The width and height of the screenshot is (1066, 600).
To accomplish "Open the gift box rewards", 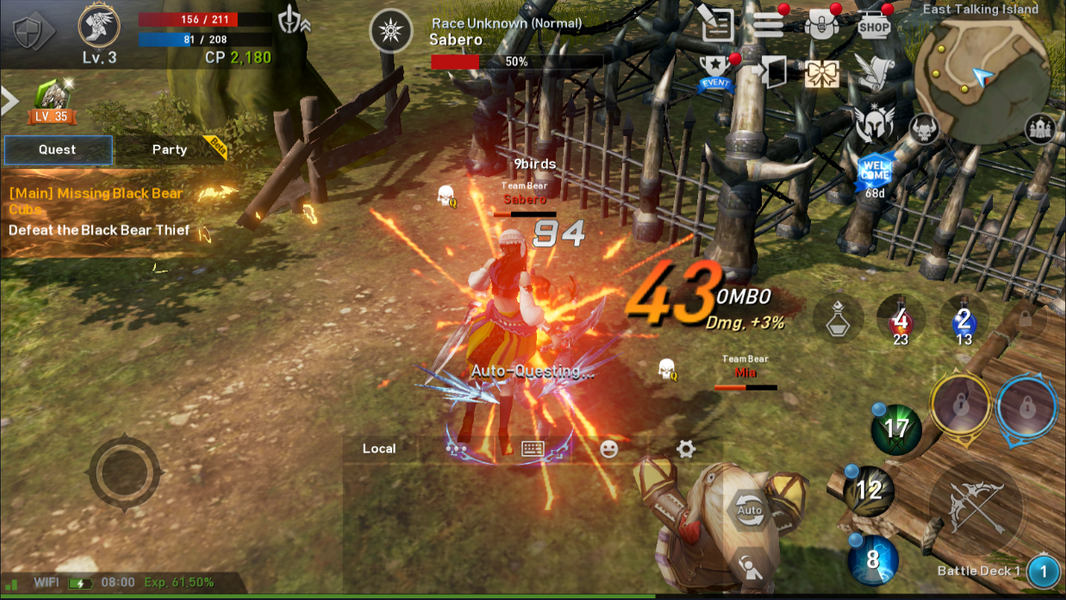I will tap(821, 73).
